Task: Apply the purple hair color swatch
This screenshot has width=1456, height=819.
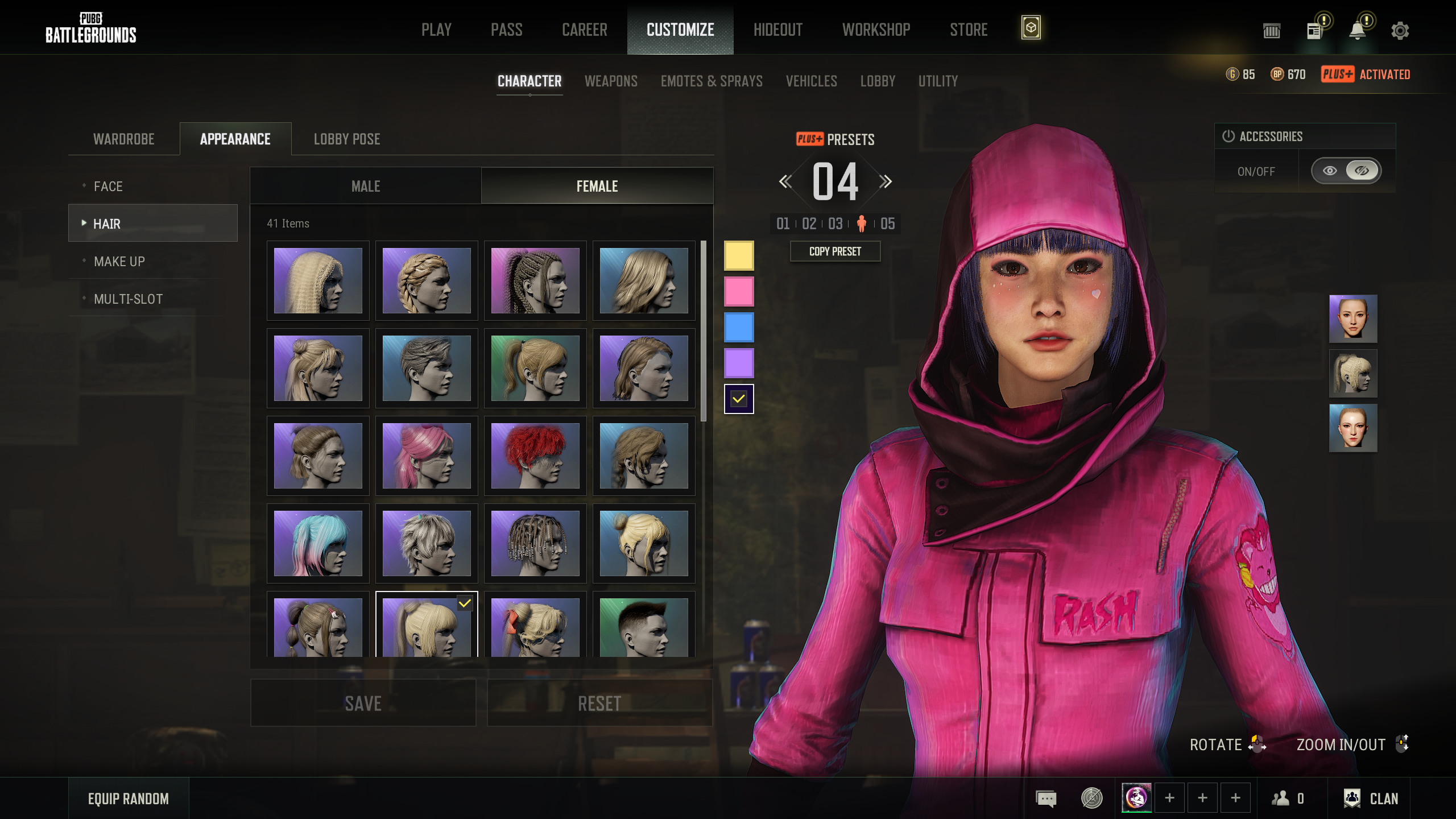Action: (x=739, y=363)
